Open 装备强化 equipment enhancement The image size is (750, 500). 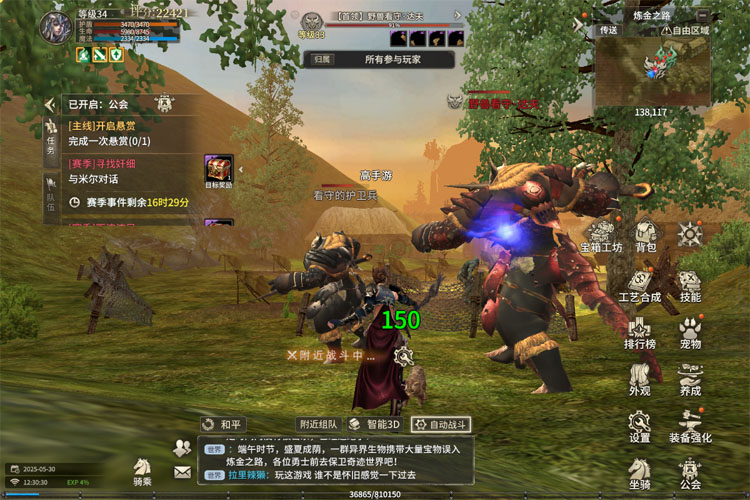(690, 427)
